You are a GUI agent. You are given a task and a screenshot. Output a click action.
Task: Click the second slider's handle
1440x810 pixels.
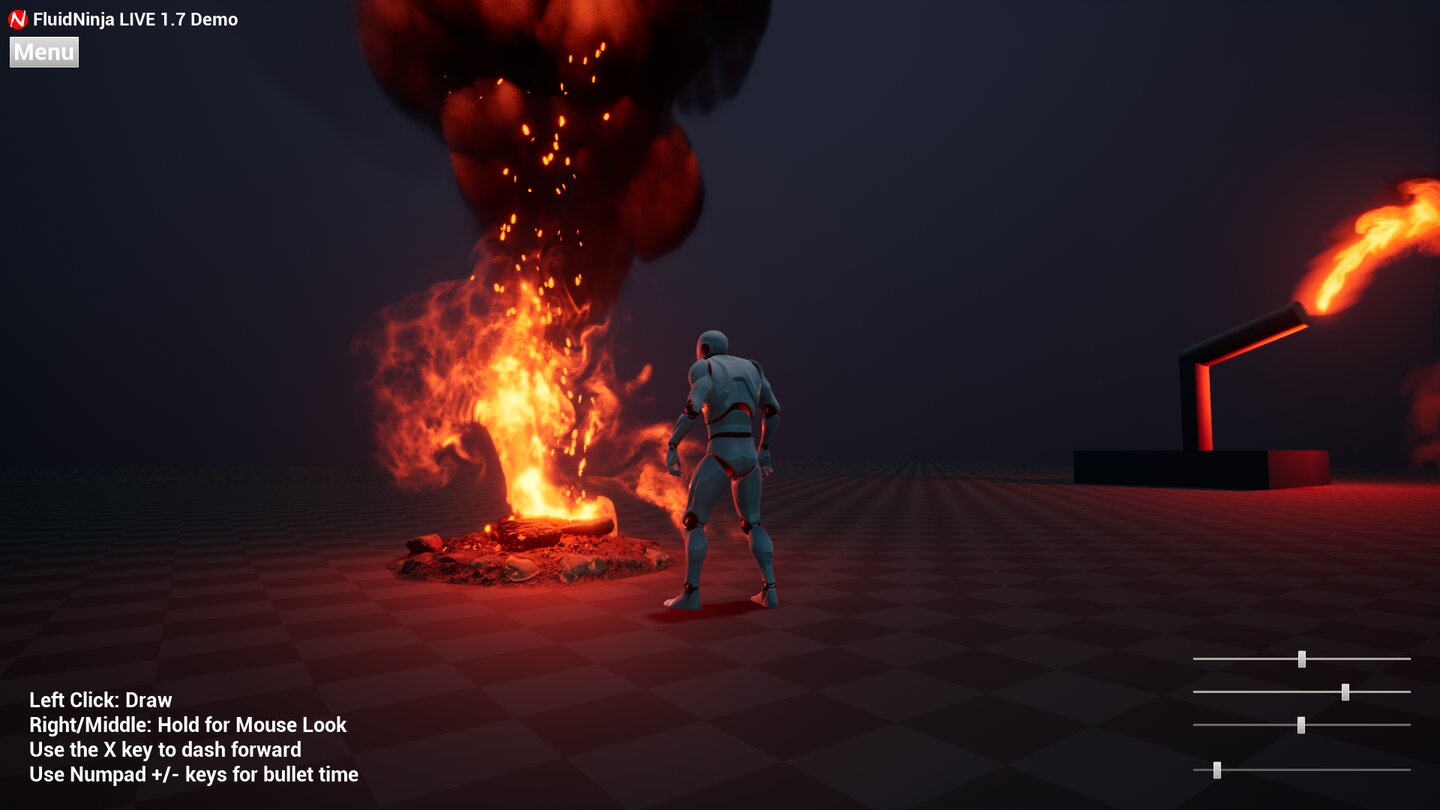coord(1346,692)
